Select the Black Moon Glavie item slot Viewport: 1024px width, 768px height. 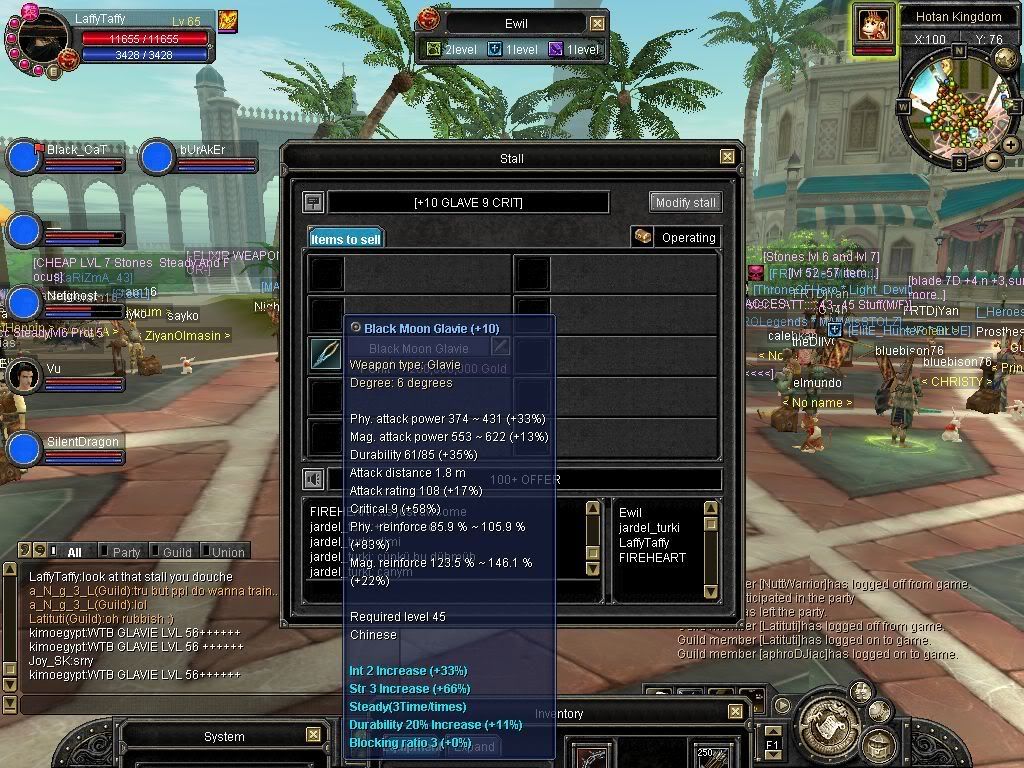325,354
